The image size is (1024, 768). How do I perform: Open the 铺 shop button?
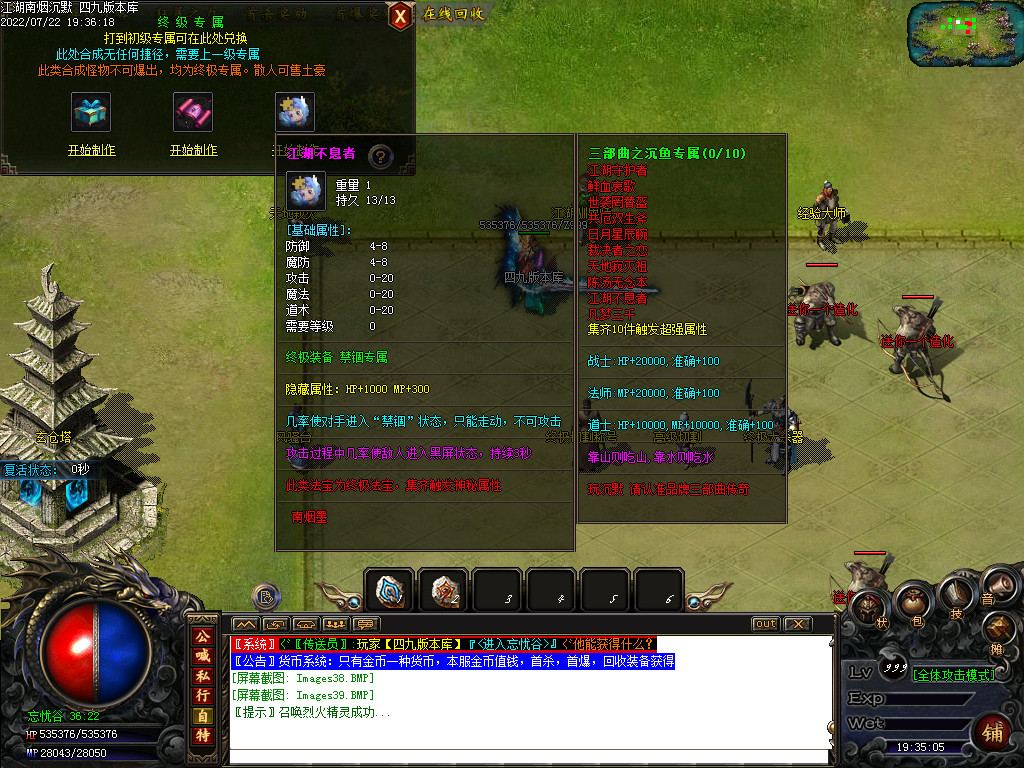[x=995, y=733]
